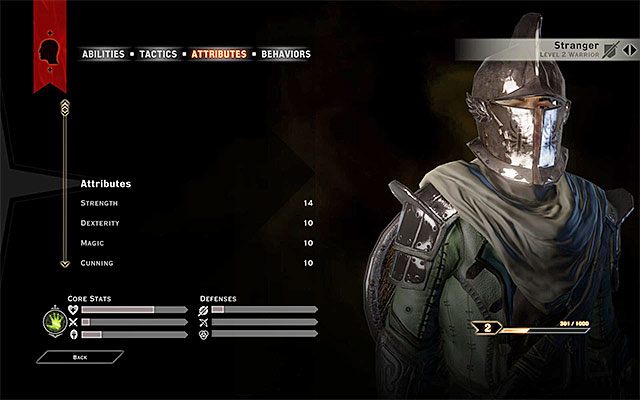
Task: Click the Back button
Action: [80, 356]
